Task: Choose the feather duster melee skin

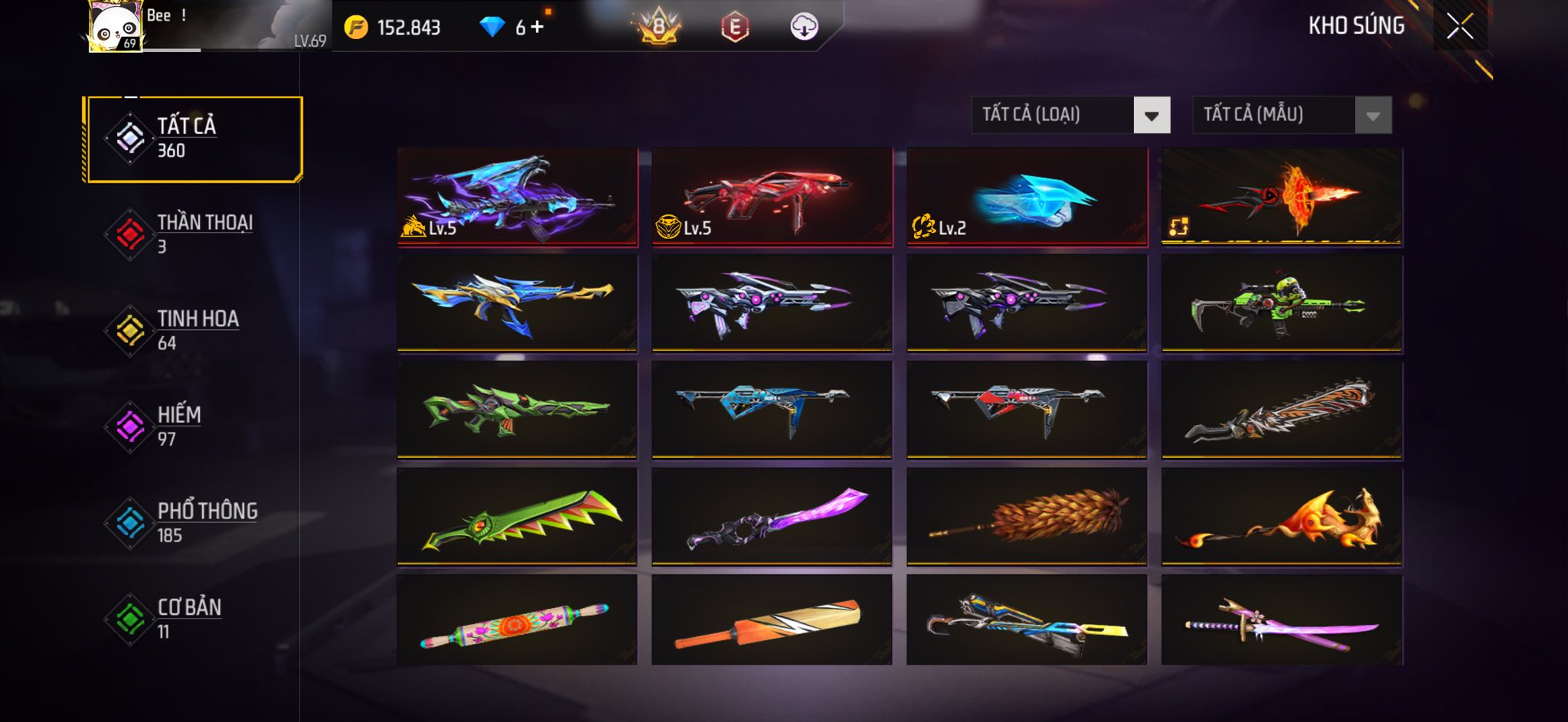Action: (1027, 517)
